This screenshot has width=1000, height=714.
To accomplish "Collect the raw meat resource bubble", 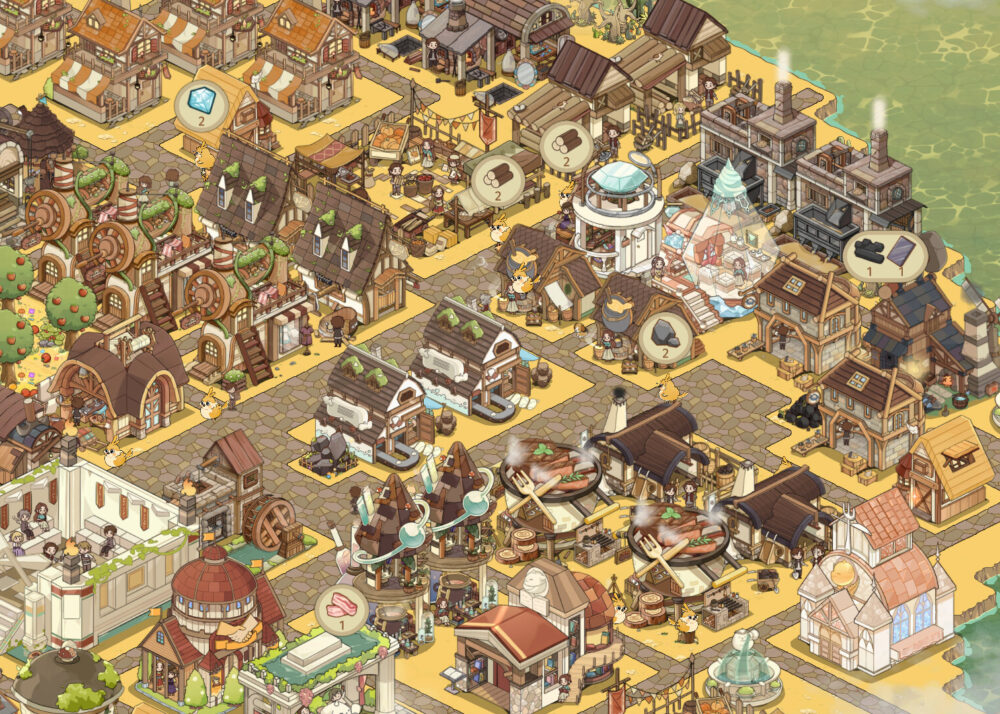I will [x=341, y=608].
